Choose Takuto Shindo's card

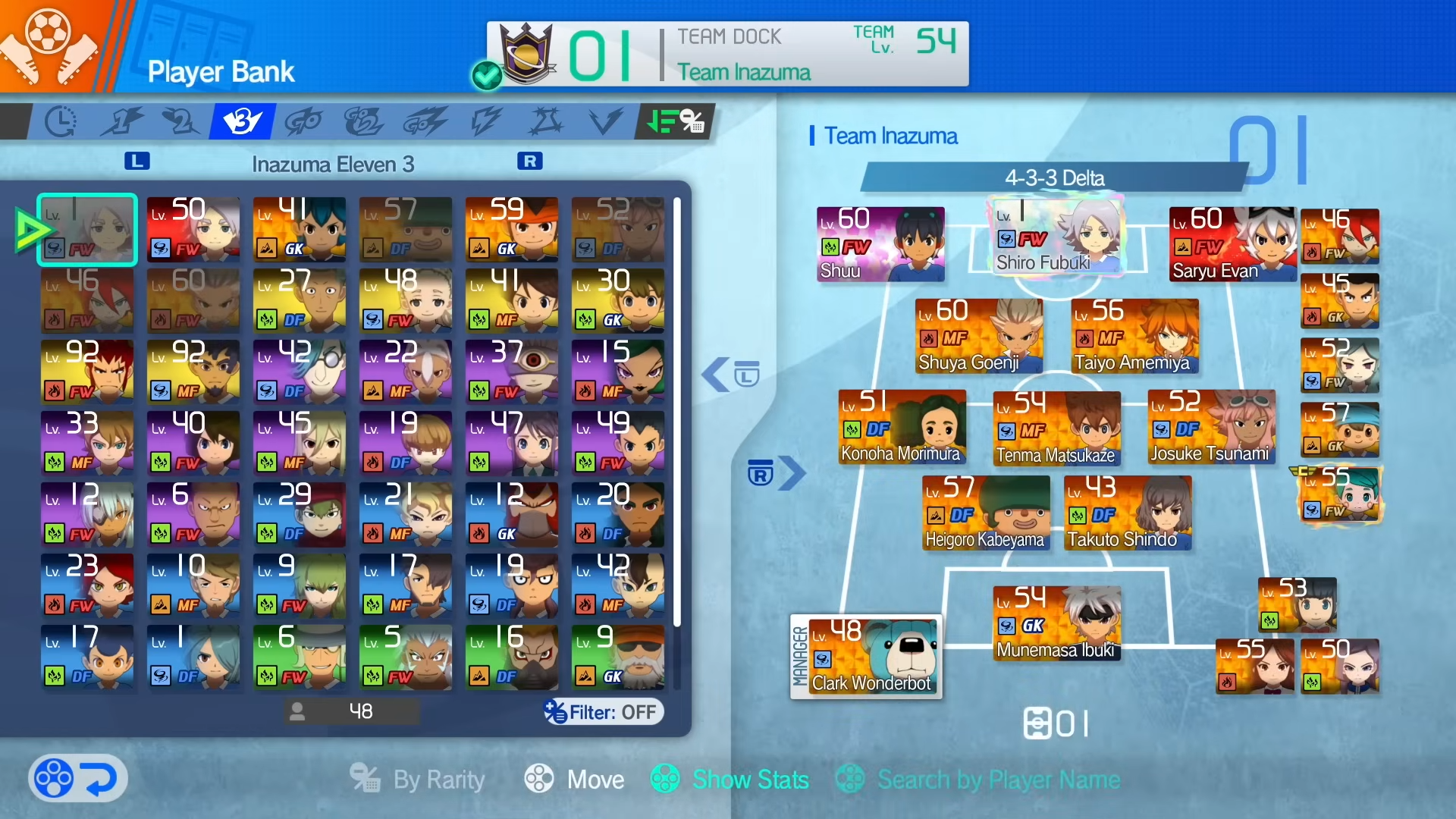1127,513
